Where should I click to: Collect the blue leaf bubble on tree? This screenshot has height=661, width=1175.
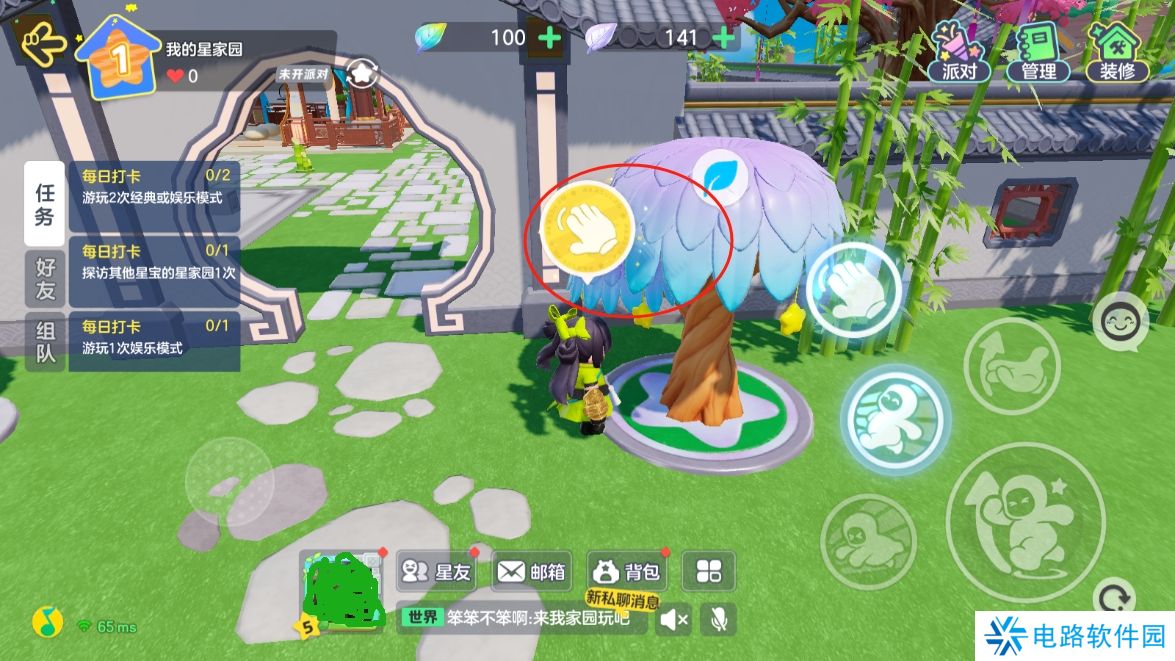(722, 176)
